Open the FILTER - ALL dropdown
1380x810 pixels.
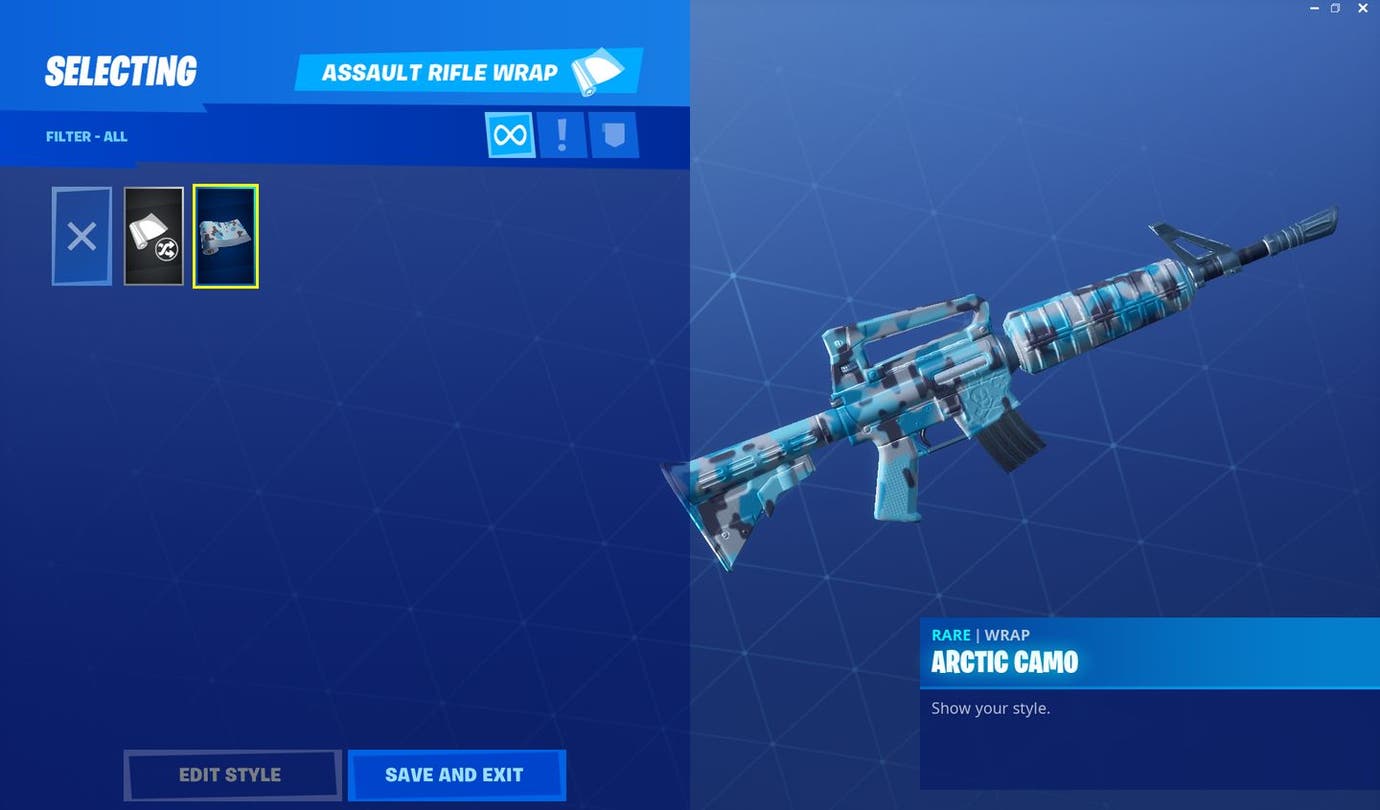87,136
